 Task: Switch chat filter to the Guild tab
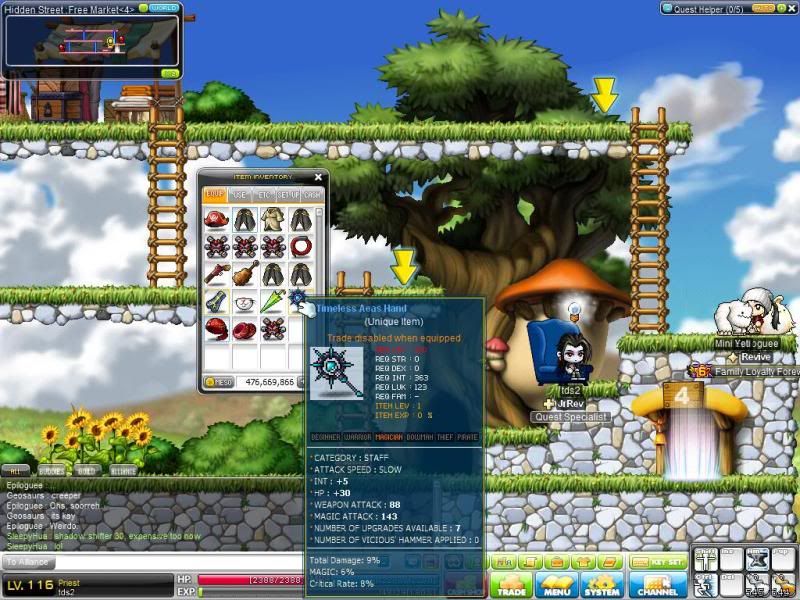(87, 470)
